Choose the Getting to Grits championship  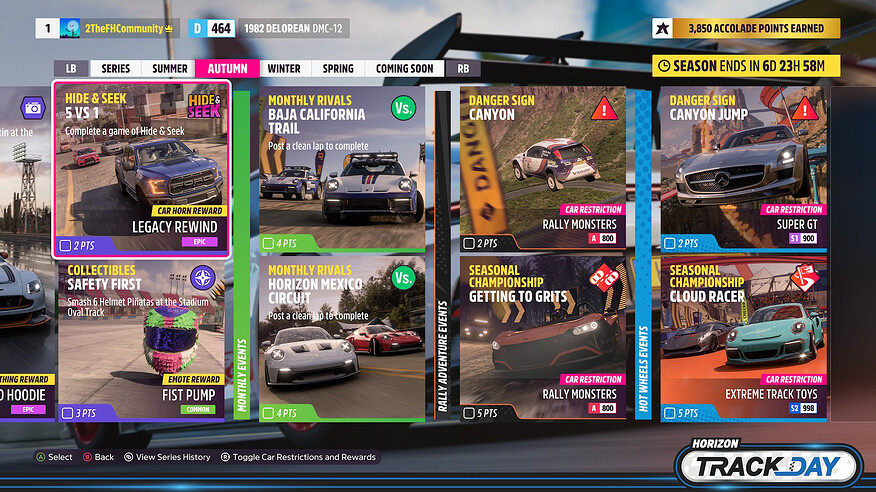(543, 339)
